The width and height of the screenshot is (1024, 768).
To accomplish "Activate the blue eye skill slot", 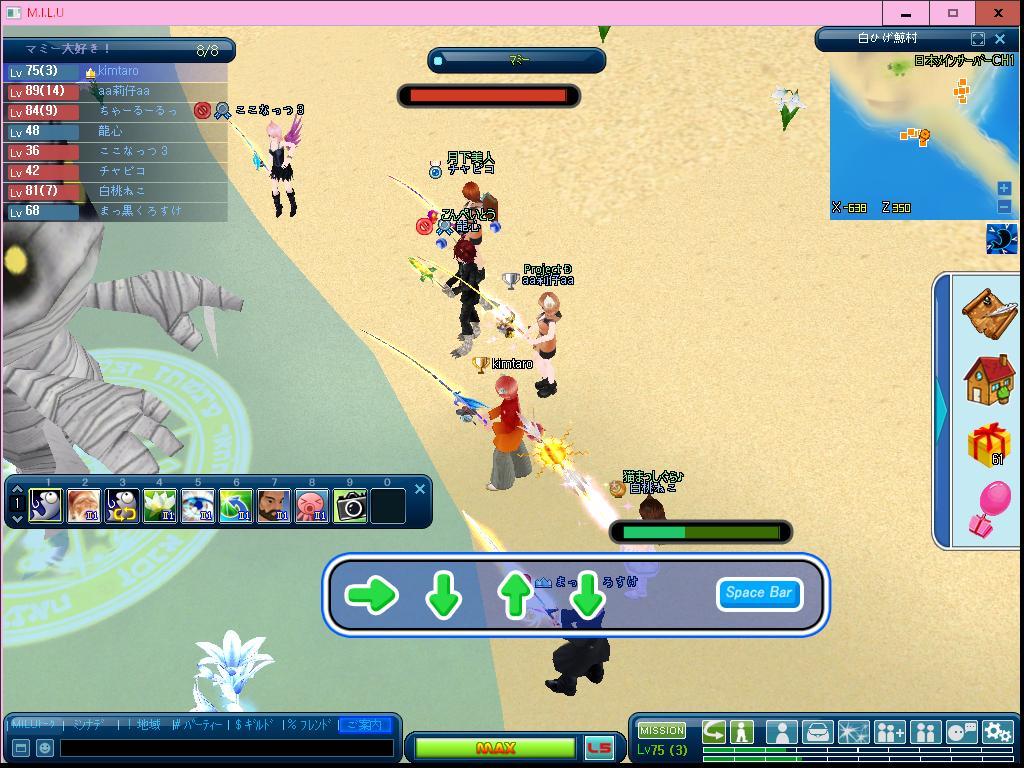I will [198, 506].
